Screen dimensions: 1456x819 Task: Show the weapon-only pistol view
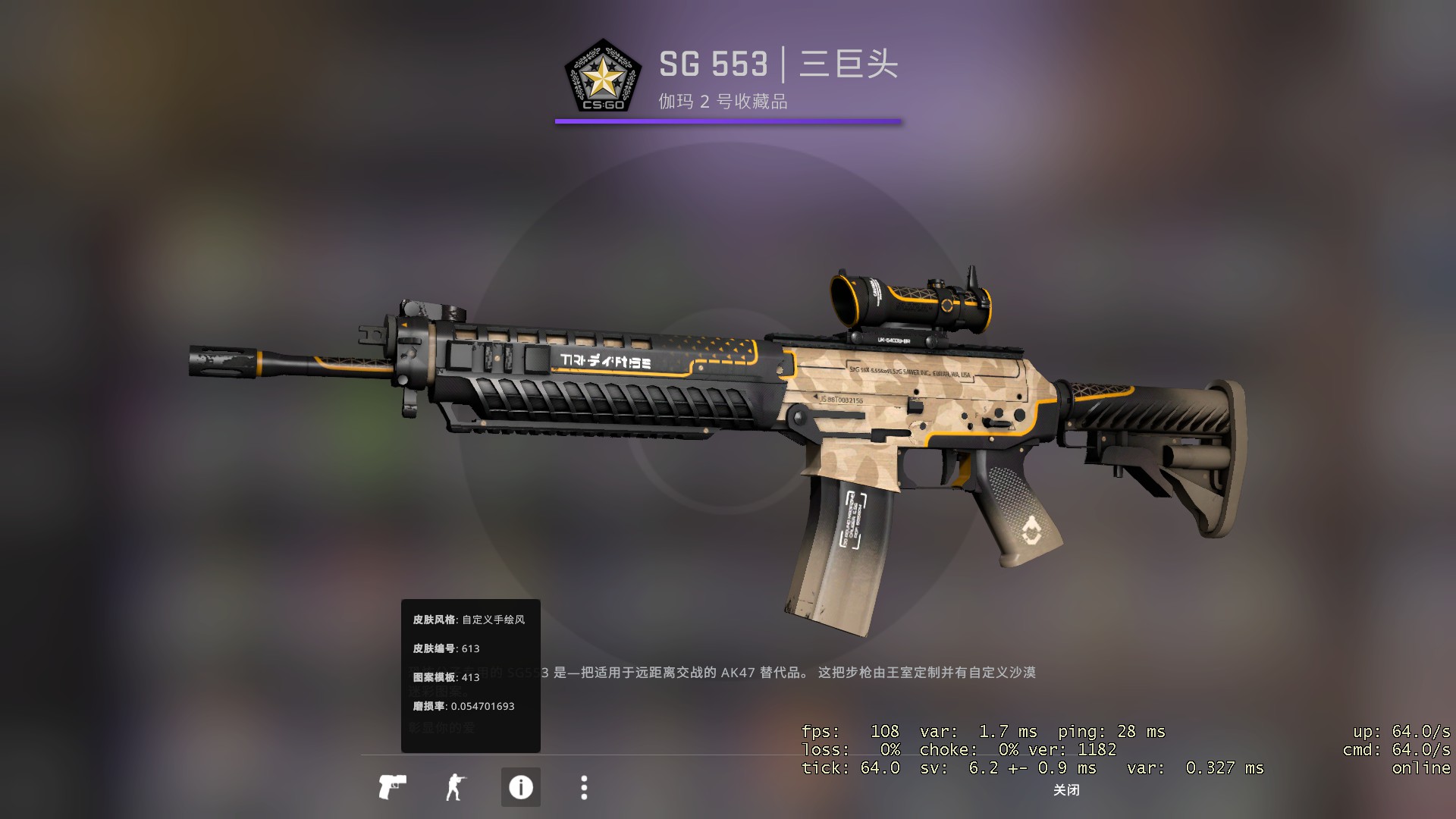pyautogui.click(x=392, y=787)
